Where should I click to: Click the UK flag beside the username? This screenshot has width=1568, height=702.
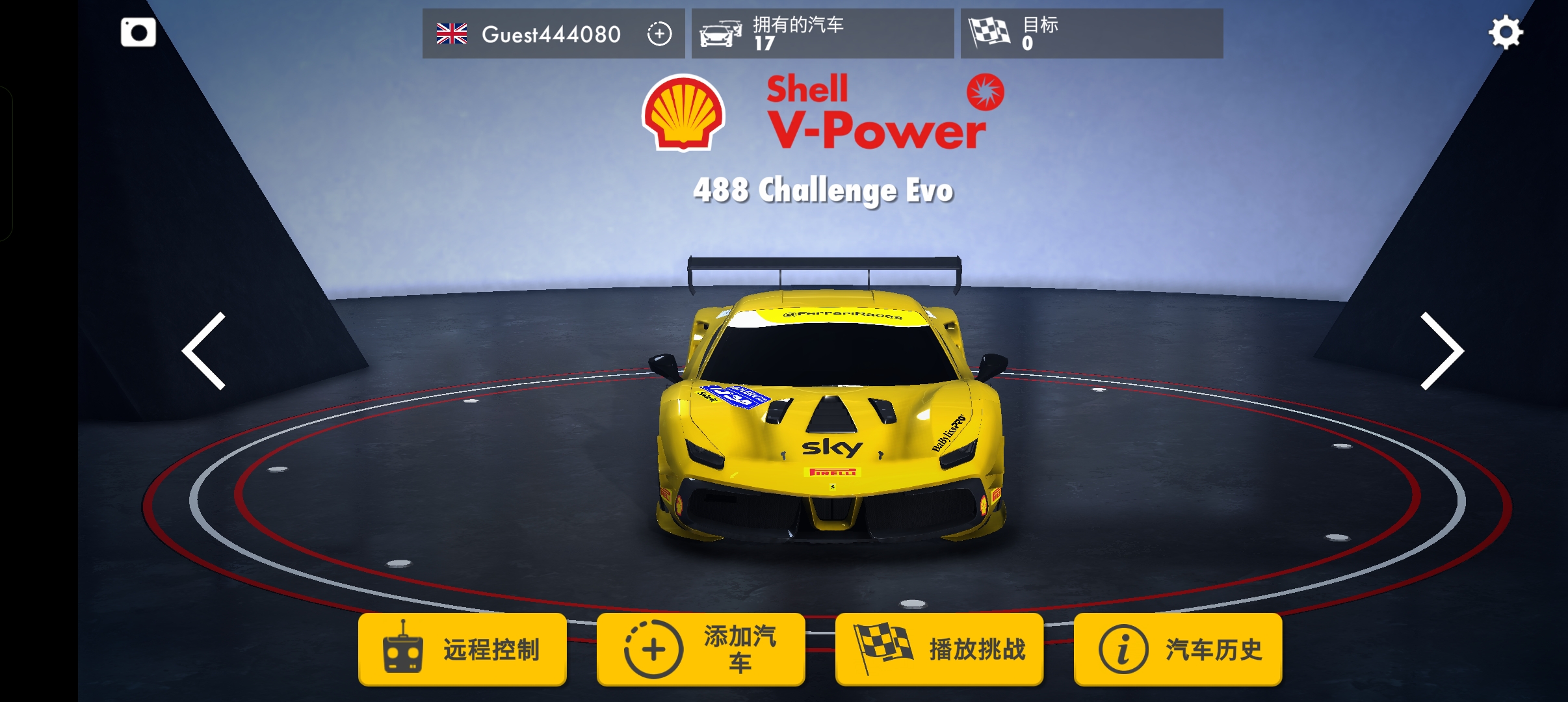pyautogui.click(x=451, y=33)
